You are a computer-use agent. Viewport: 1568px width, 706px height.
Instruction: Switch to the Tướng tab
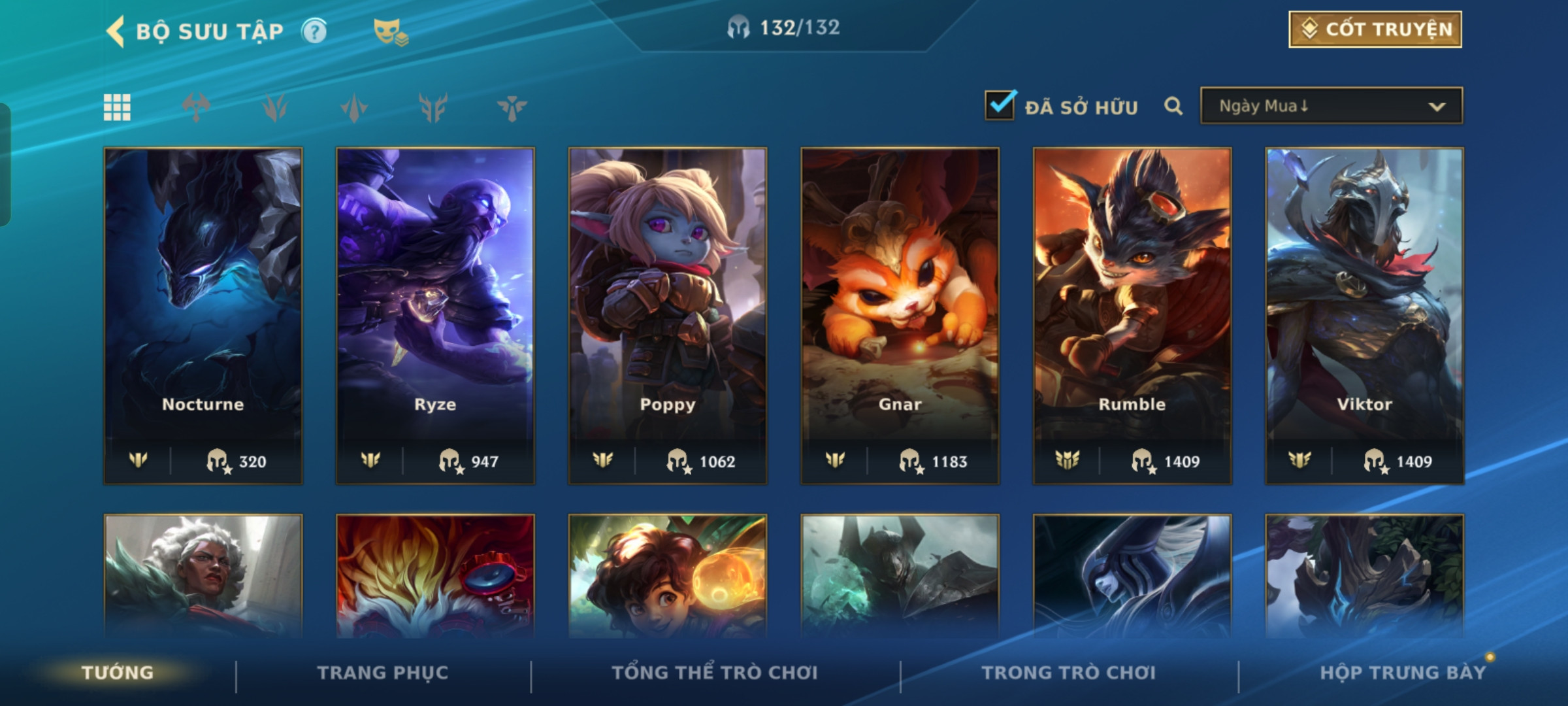[x=118, y=673]
